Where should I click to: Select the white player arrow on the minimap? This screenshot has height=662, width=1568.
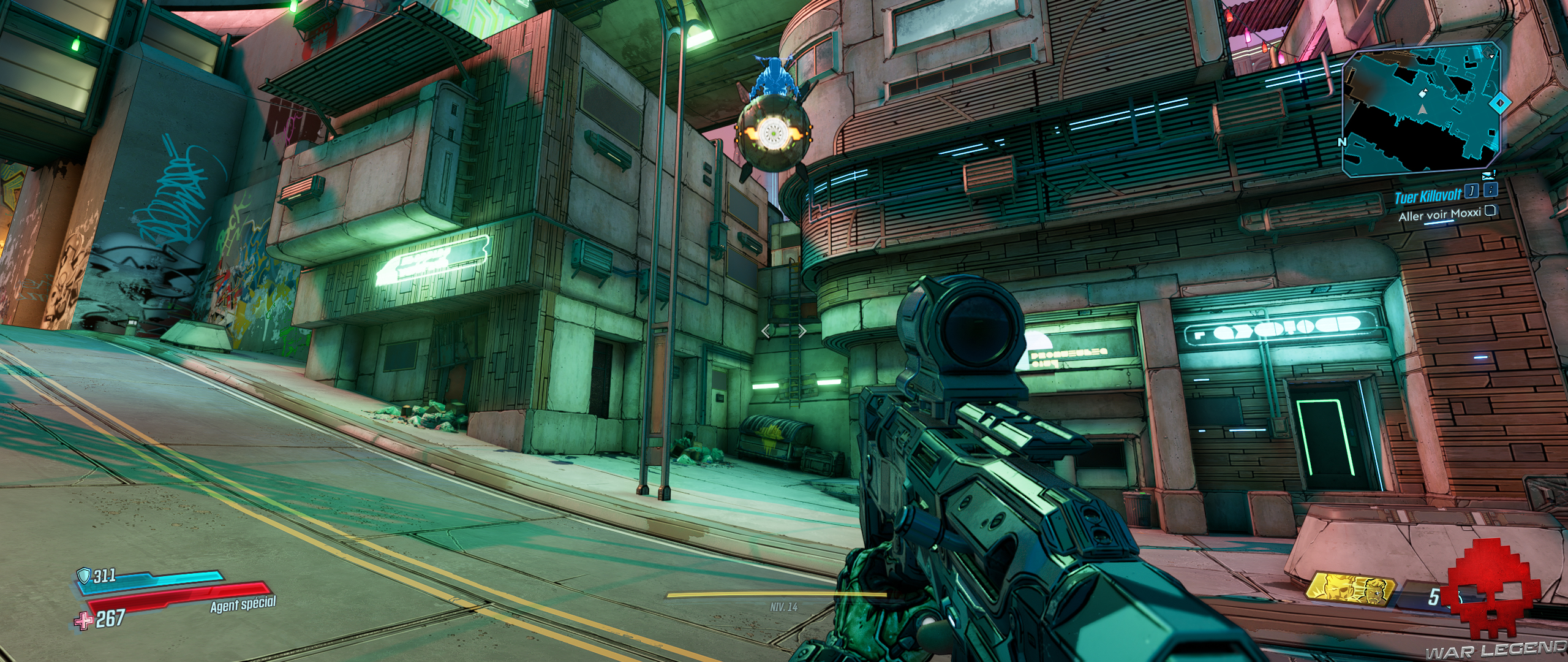1422,110
